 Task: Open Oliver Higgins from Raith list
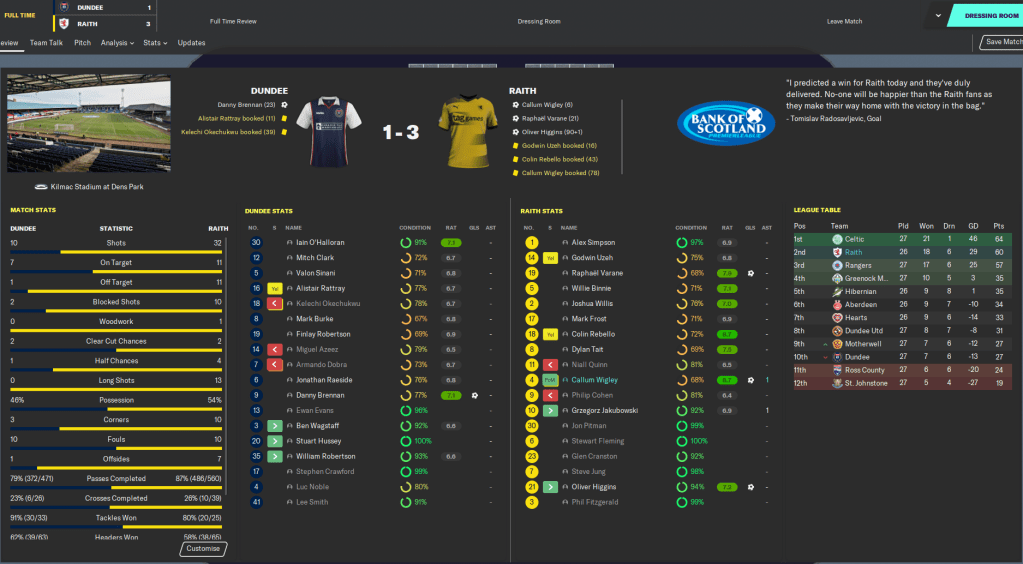point(593,487)
